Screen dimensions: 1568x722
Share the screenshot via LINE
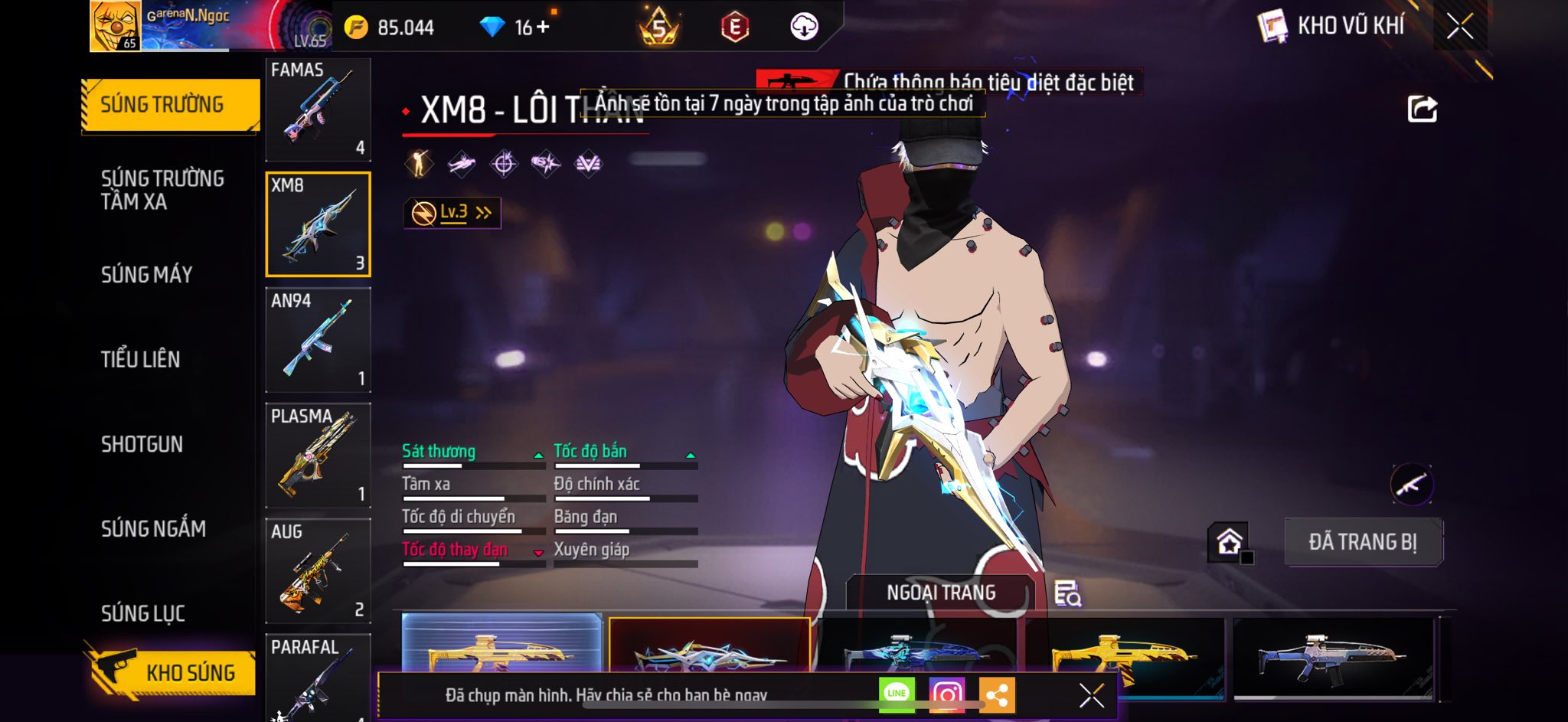pyautogui.click(x=897, y=694)
